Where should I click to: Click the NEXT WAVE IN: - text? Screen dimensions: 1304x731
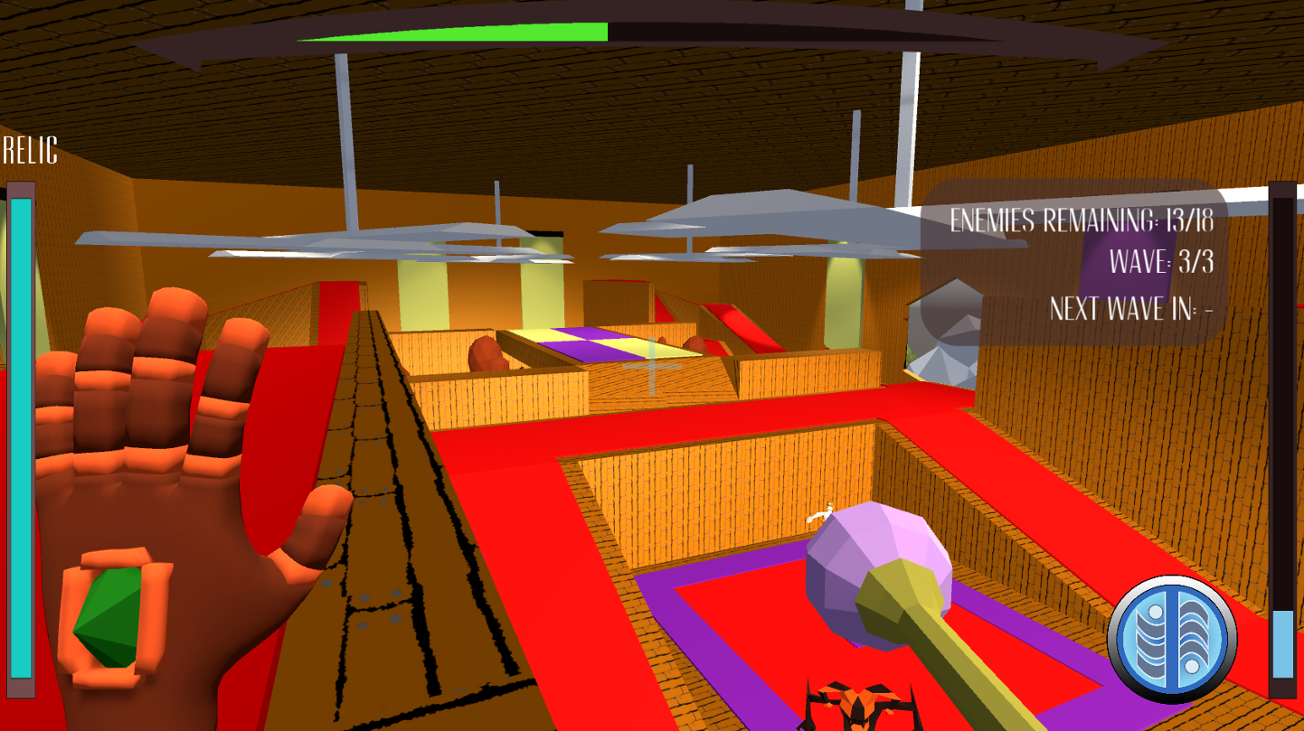(x=1133, y=309)
